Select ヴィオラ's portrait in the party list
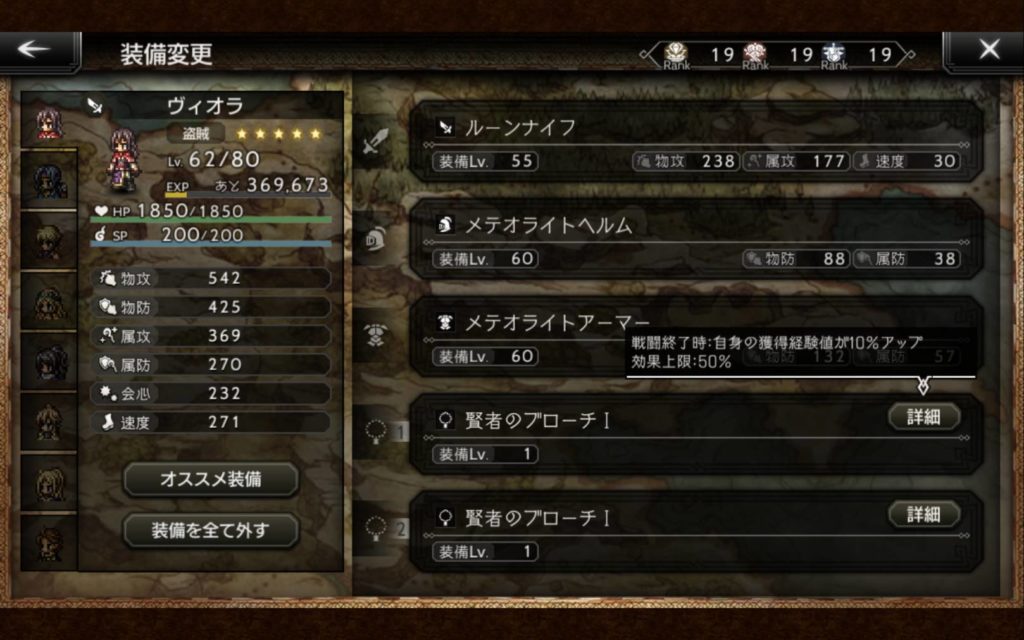Screen dimensions: 1024x640 point(48,124)
